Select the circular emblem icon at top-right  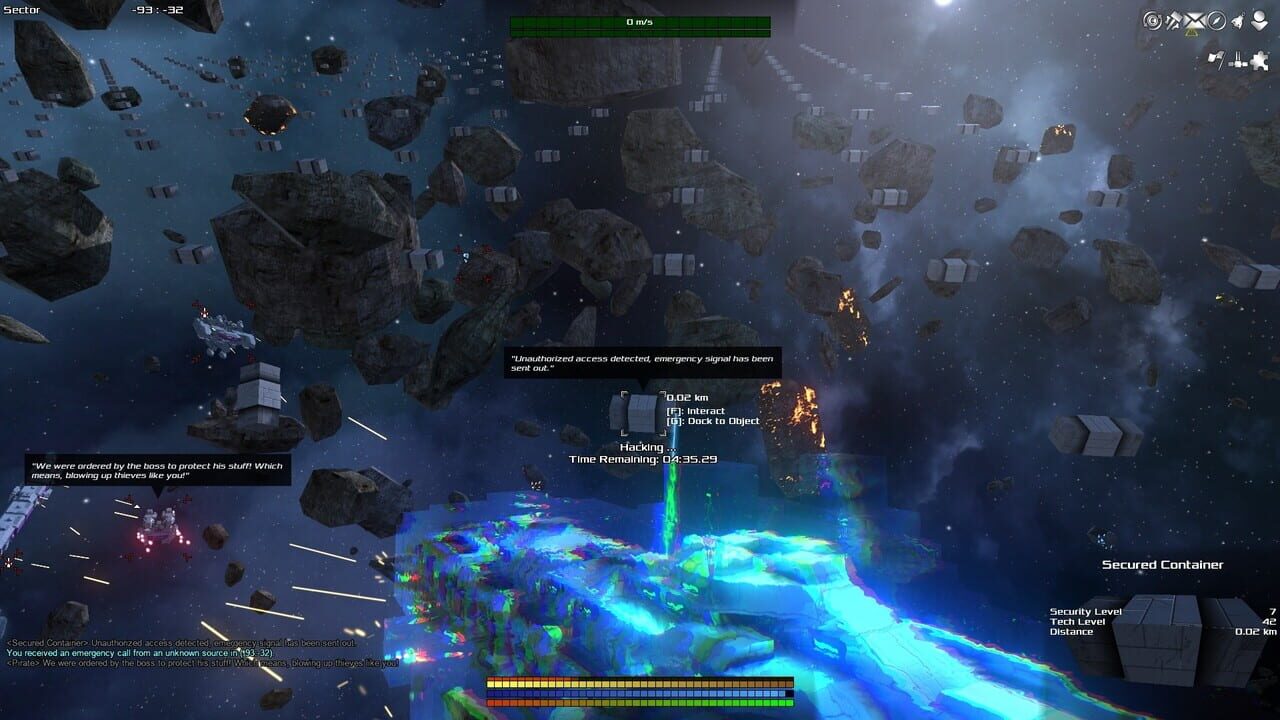[x=1152, y=18]
